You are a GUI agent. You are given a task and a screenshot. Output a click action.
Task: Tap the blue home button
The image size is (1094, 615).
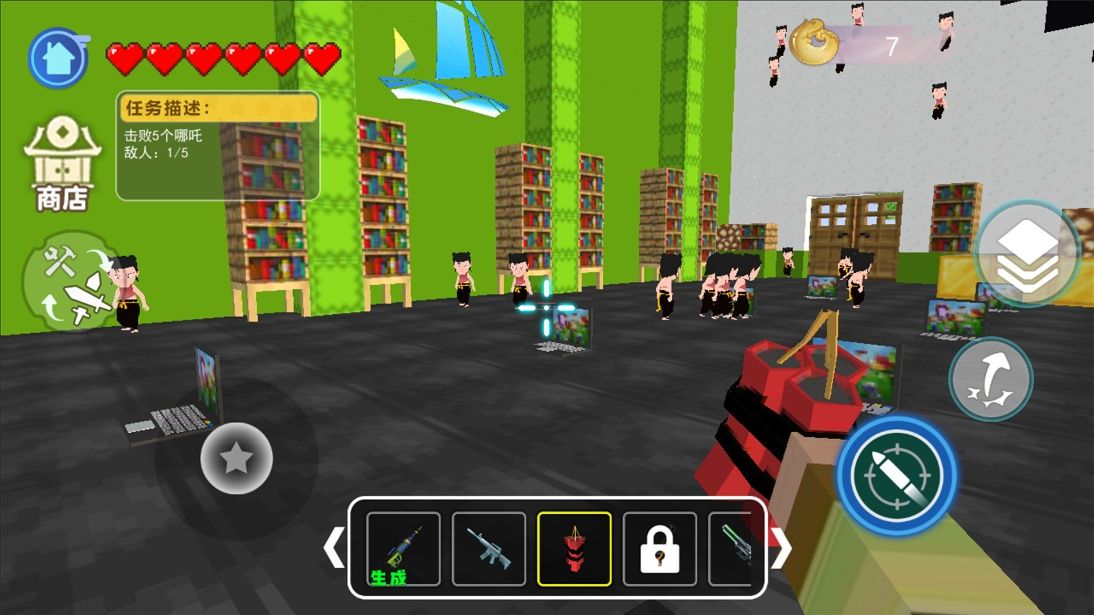pos(58,58)
